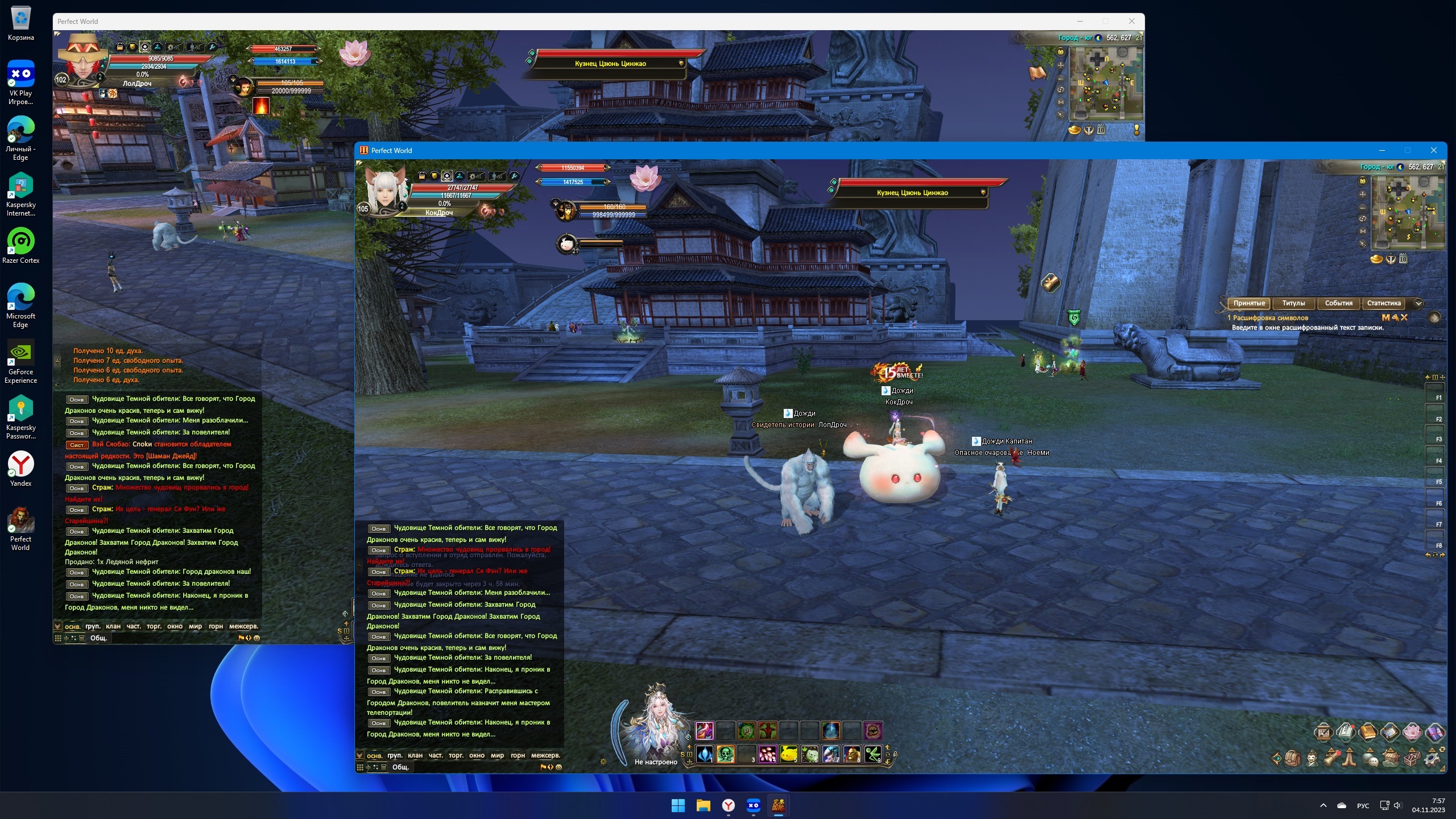Toggle the hotbar padlock icon

click(x=895, y=755)
